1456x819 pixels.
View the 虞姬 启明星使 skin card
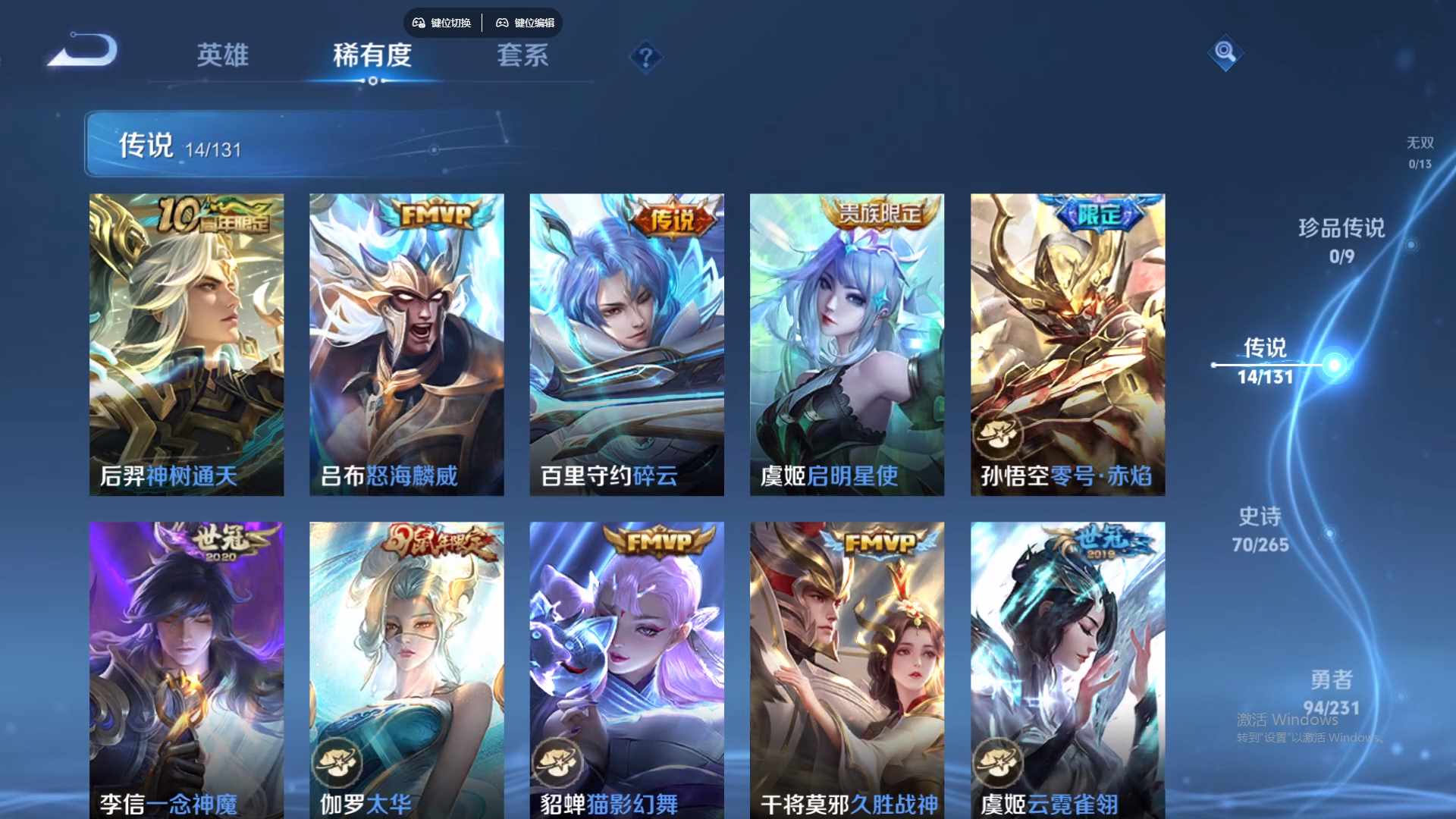coord(847,344)
